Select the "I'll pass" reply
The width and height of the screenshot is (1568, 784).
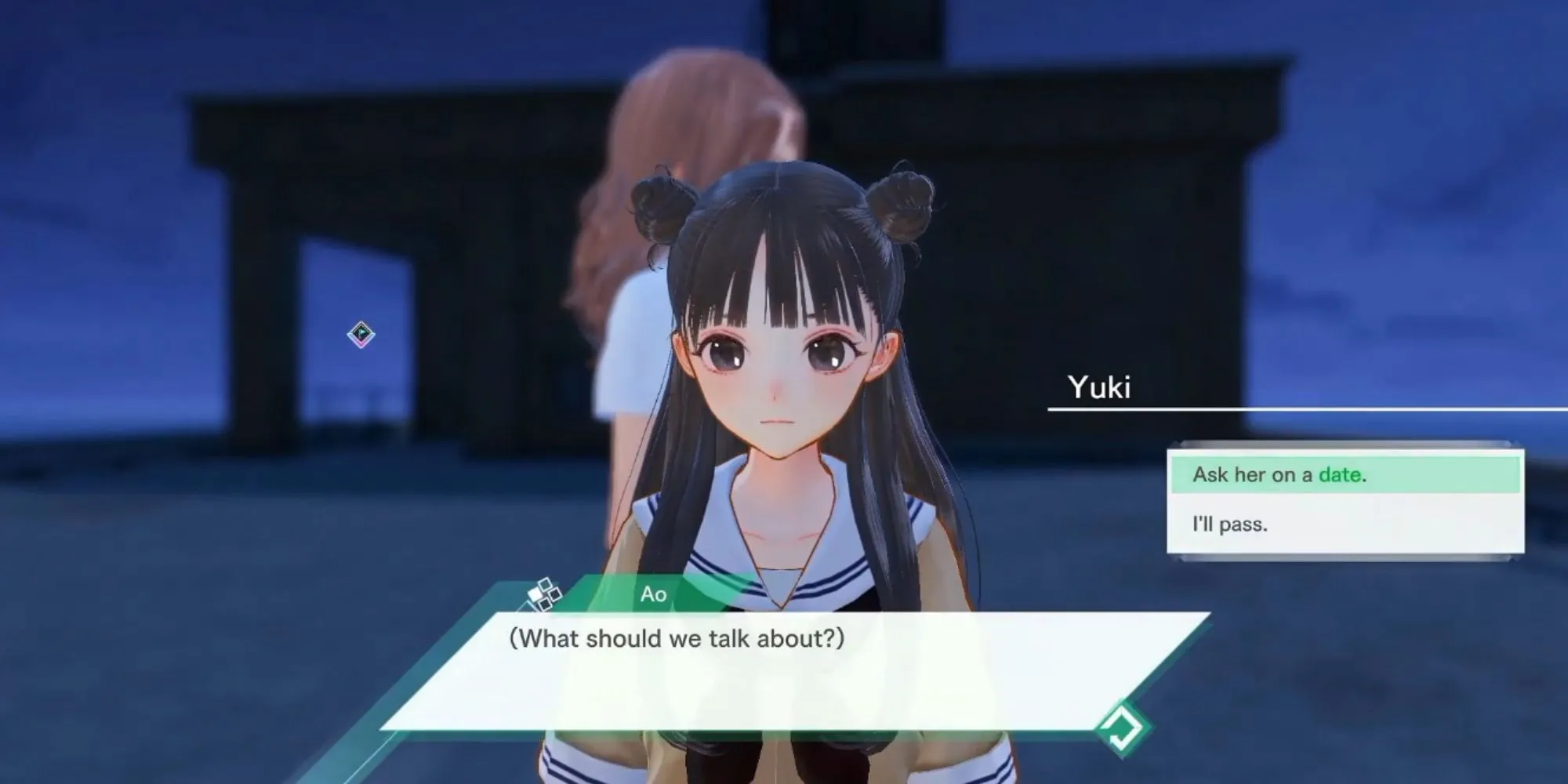coord(1345,524)
